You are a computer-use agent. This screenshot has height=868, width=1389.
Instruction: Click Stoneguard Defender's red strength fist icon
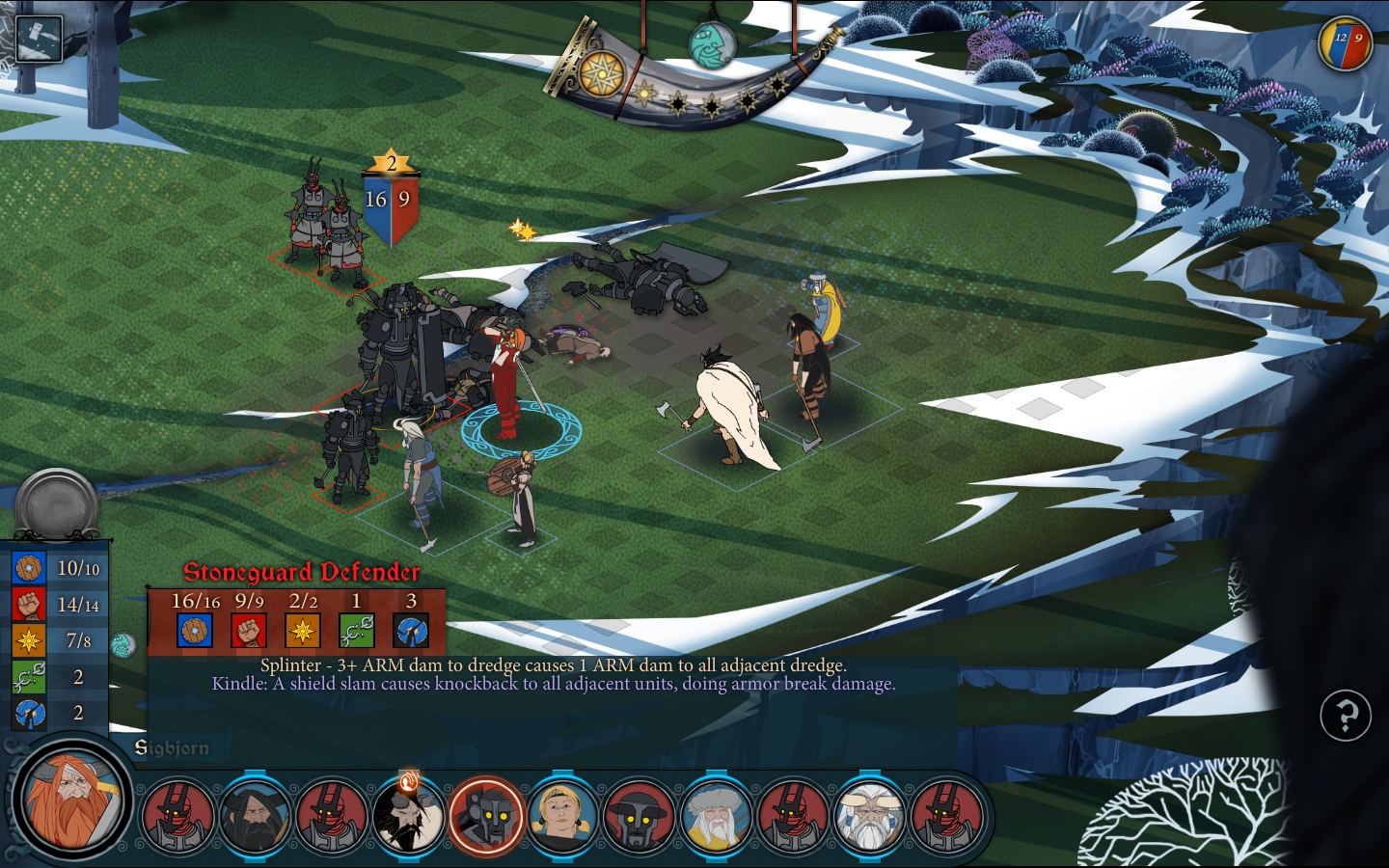tap(249, 631)
